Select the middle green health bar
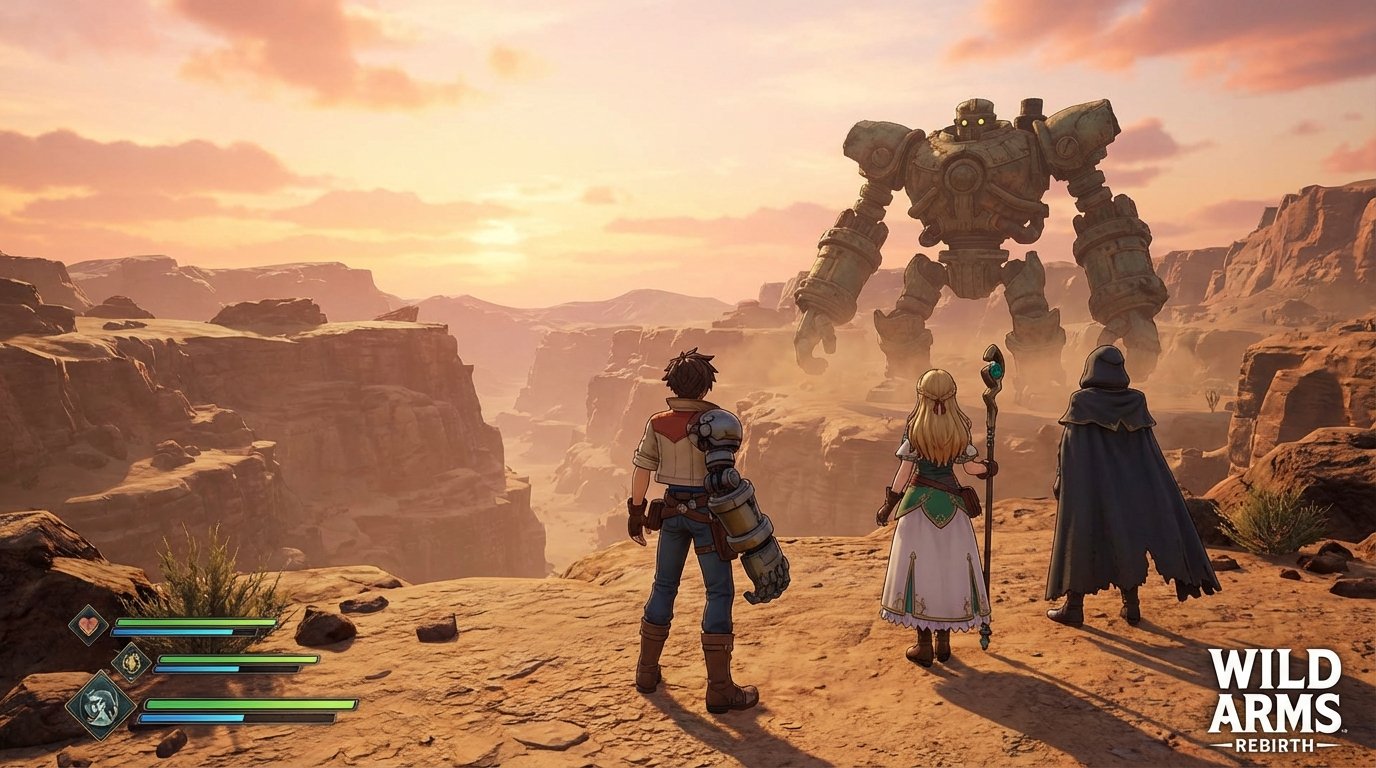 (x=238, y=659)
